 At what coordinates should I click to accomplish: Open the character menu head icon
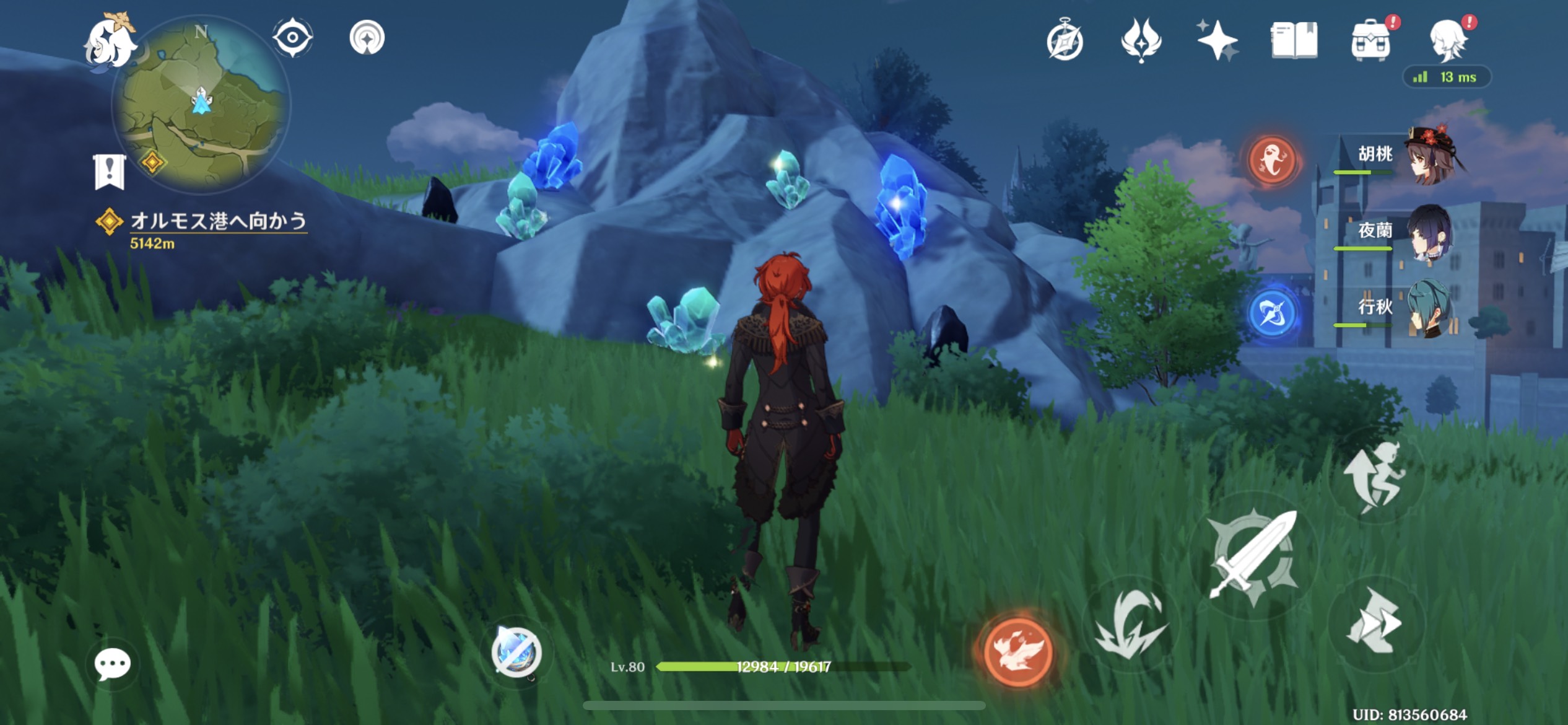tap(1448, 41)
